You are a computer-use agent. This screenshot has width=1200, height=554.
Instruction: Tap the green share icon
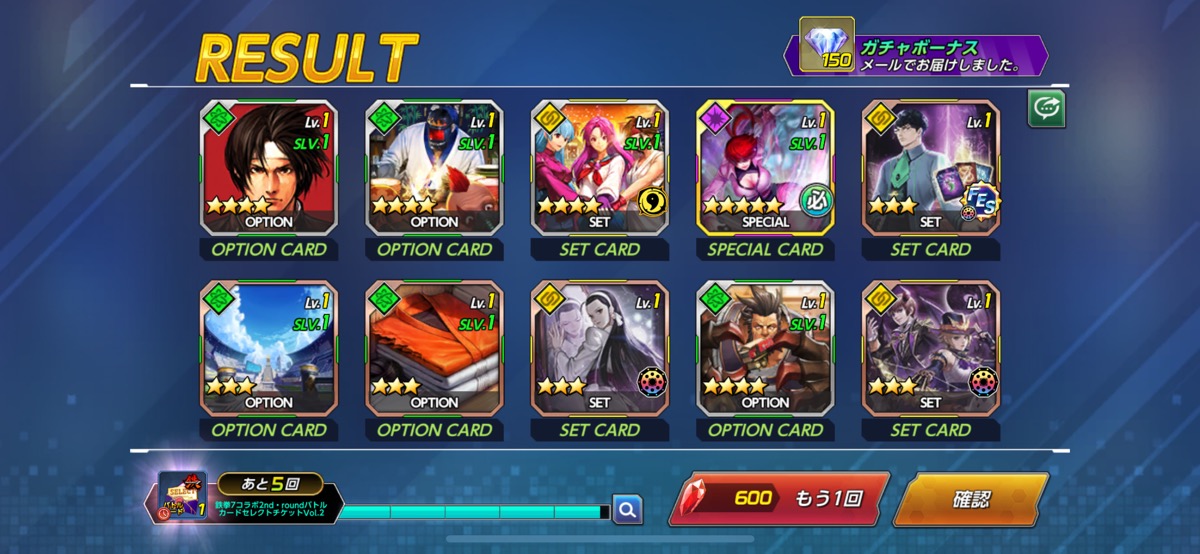coord(1047,109)
